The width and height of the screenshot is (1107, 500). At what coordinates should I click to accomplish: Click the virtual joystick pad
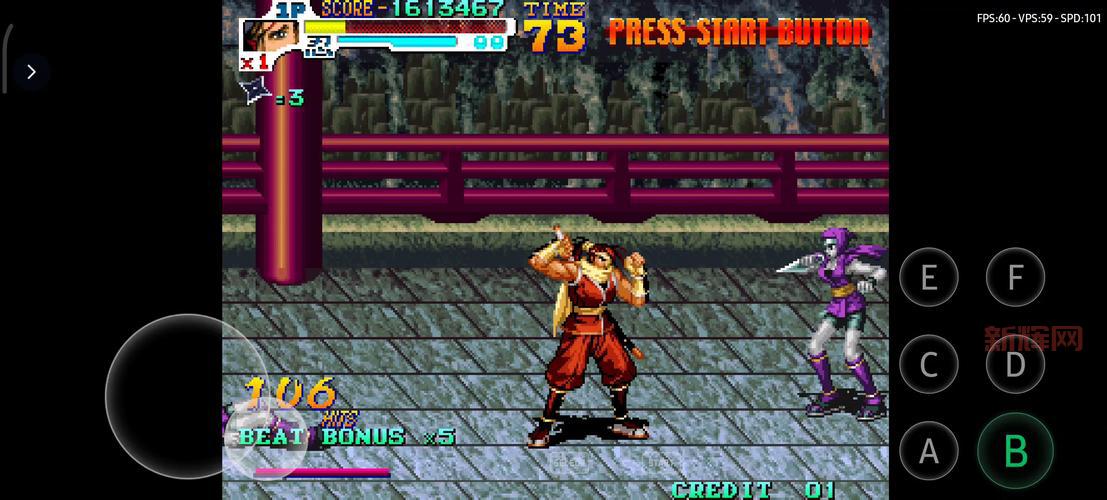187,397
